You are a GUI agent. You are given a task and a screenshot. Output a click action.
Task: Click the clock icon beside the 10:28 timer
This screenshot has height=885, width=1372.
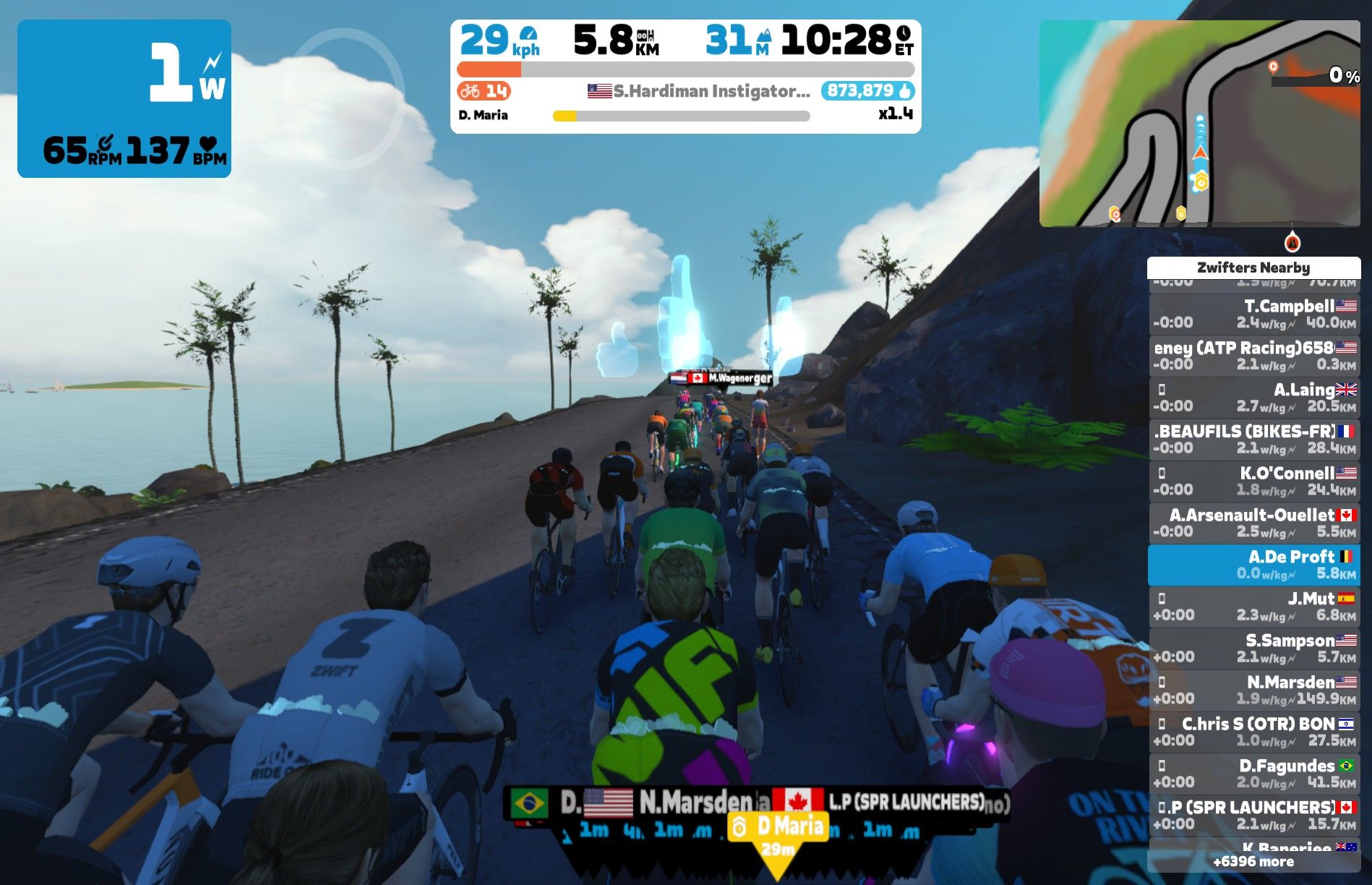point(902,33)
